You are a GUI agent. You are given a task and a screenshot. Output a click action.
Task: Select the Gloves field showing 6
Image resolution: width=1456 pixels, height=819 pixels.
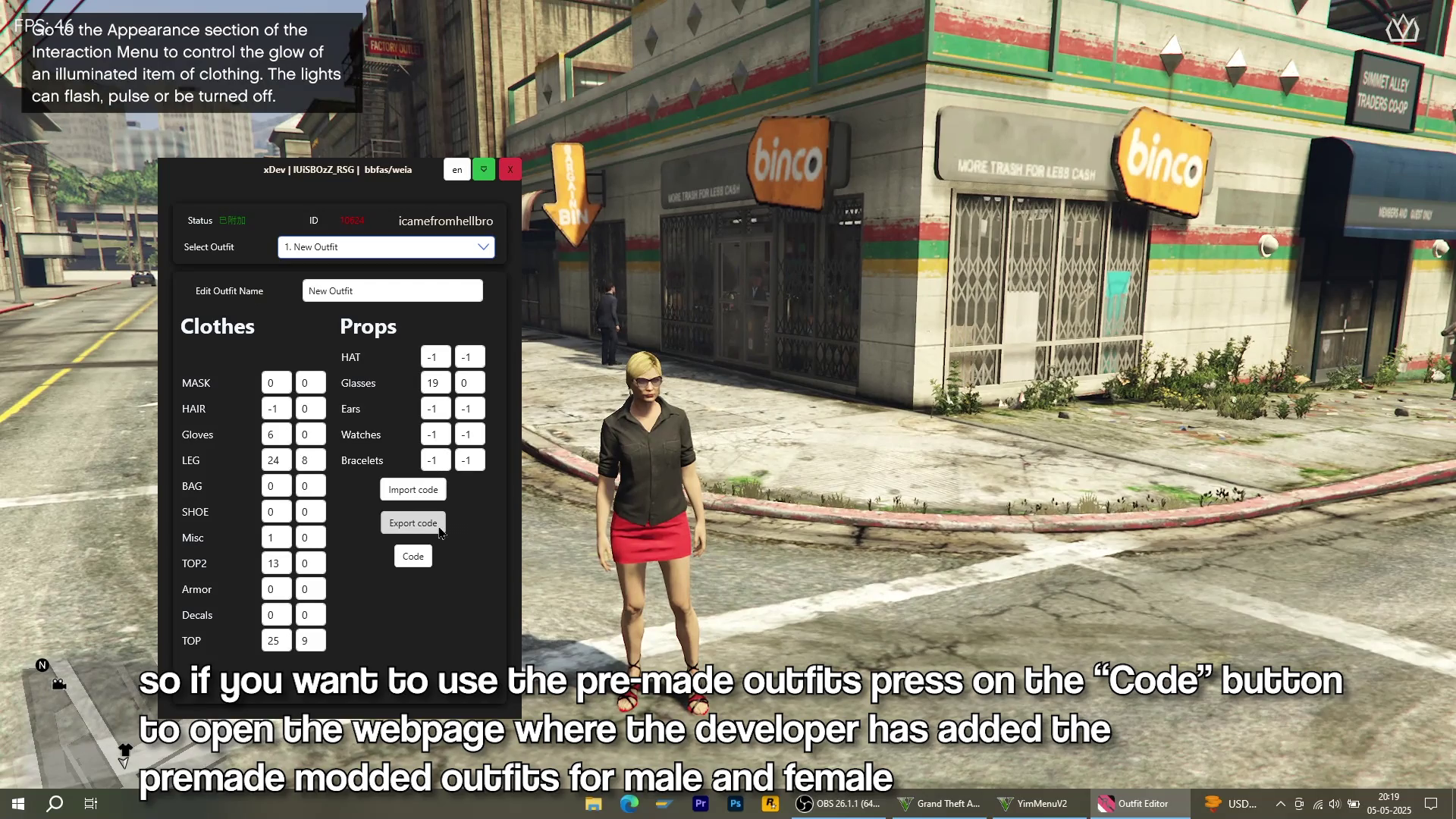pos(276,435)
